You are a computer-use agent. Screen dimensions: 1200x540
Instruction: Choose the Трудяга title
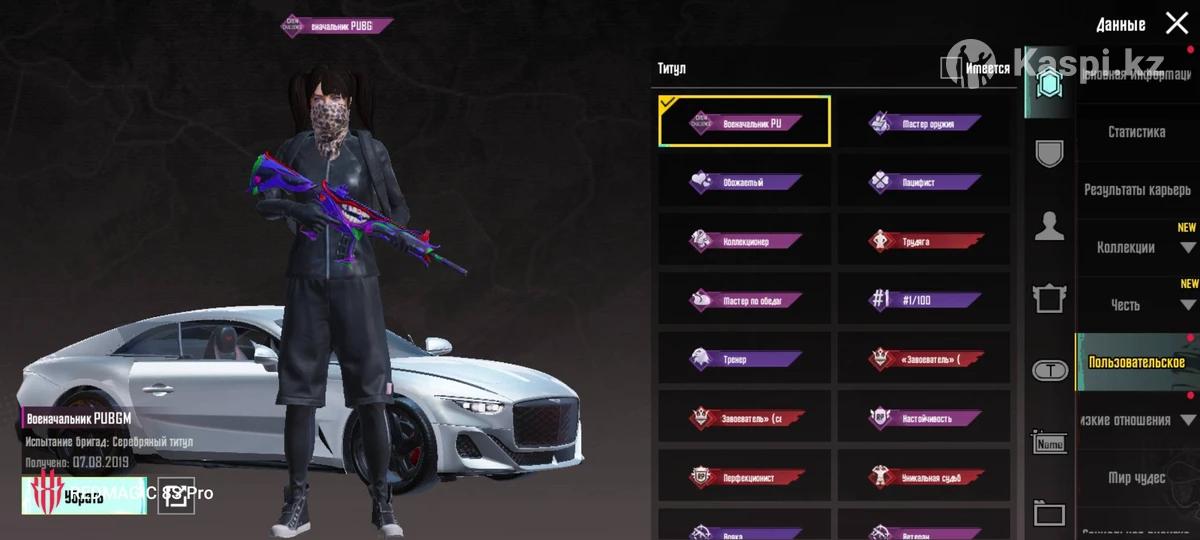tap(924, 241)
